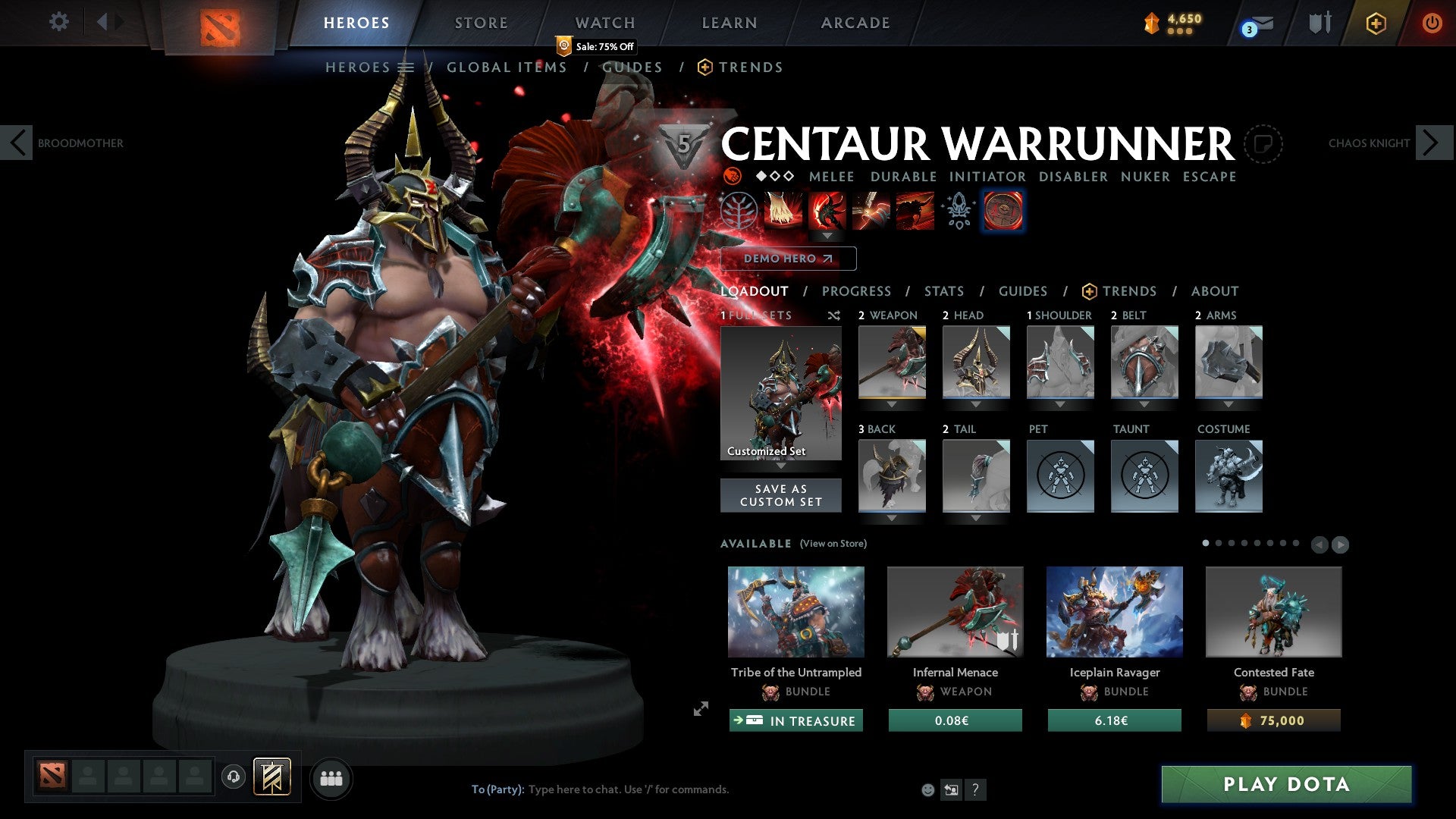Click the settings gear icon

click(58, 22)
